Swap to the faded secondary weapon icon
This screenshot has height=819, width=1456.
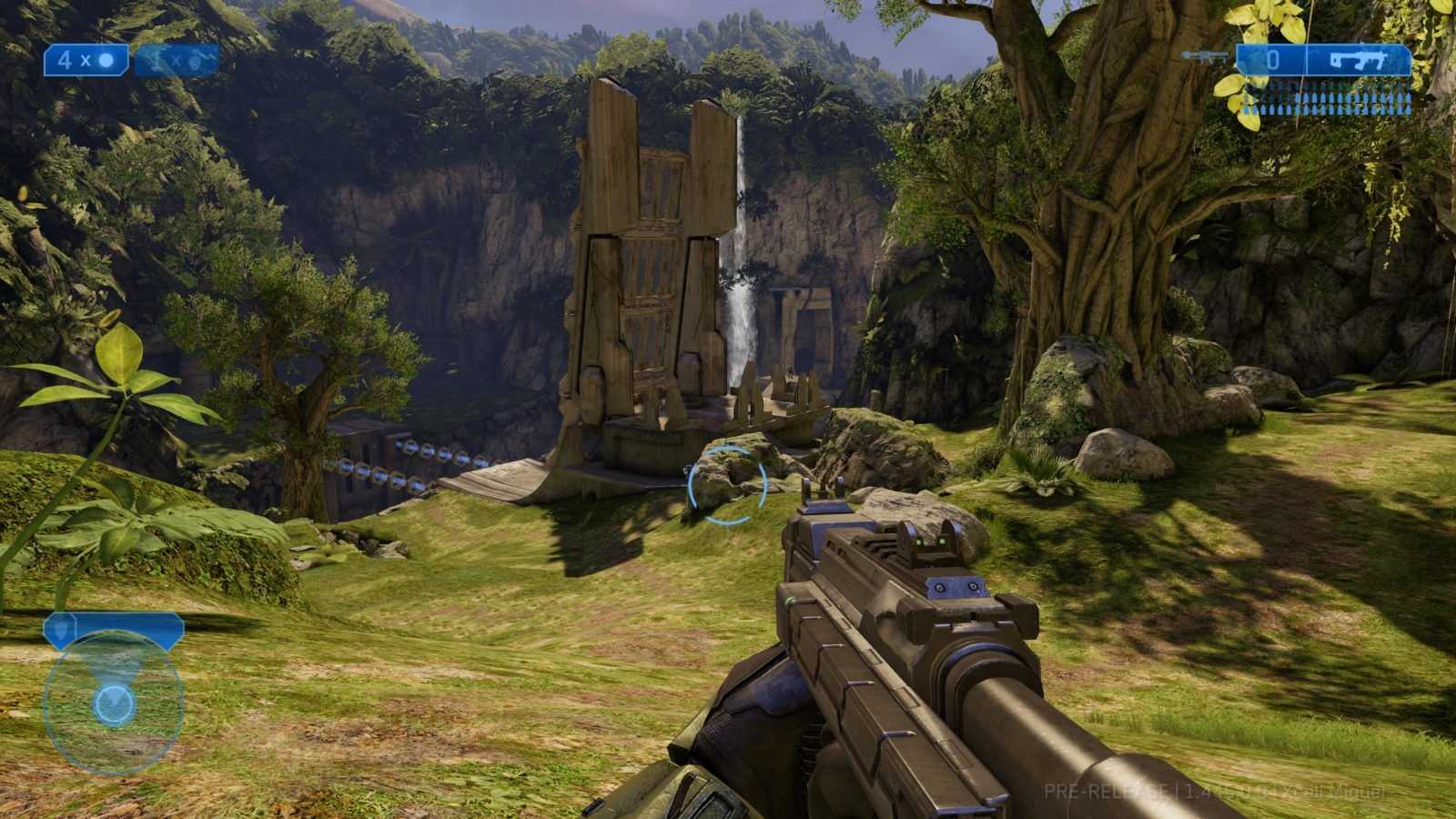pos(1208,57)
